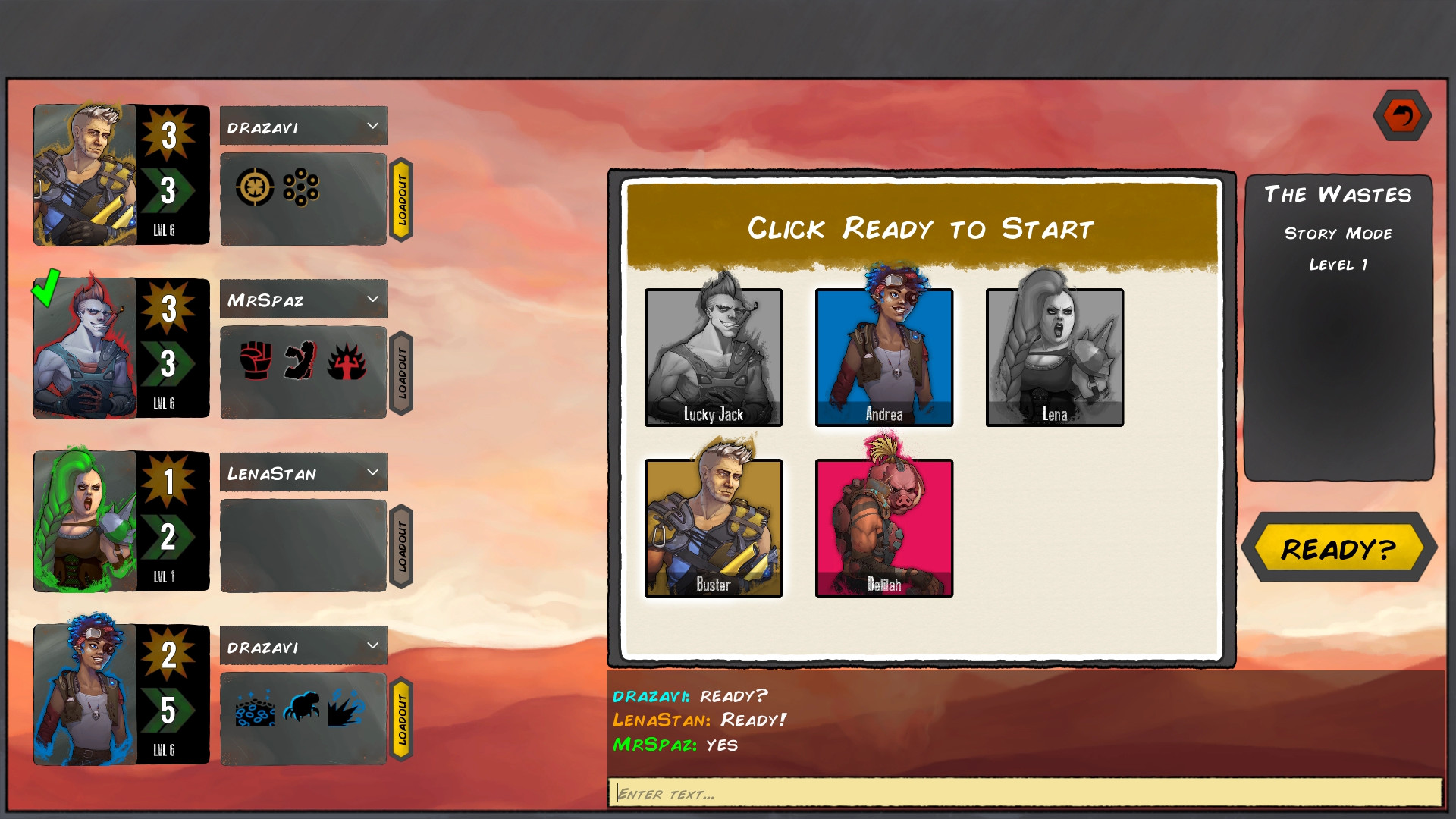Viewport: 1456px width, 819px height.
Task: Click the Click Ready to Start banner
Action: 921,227
